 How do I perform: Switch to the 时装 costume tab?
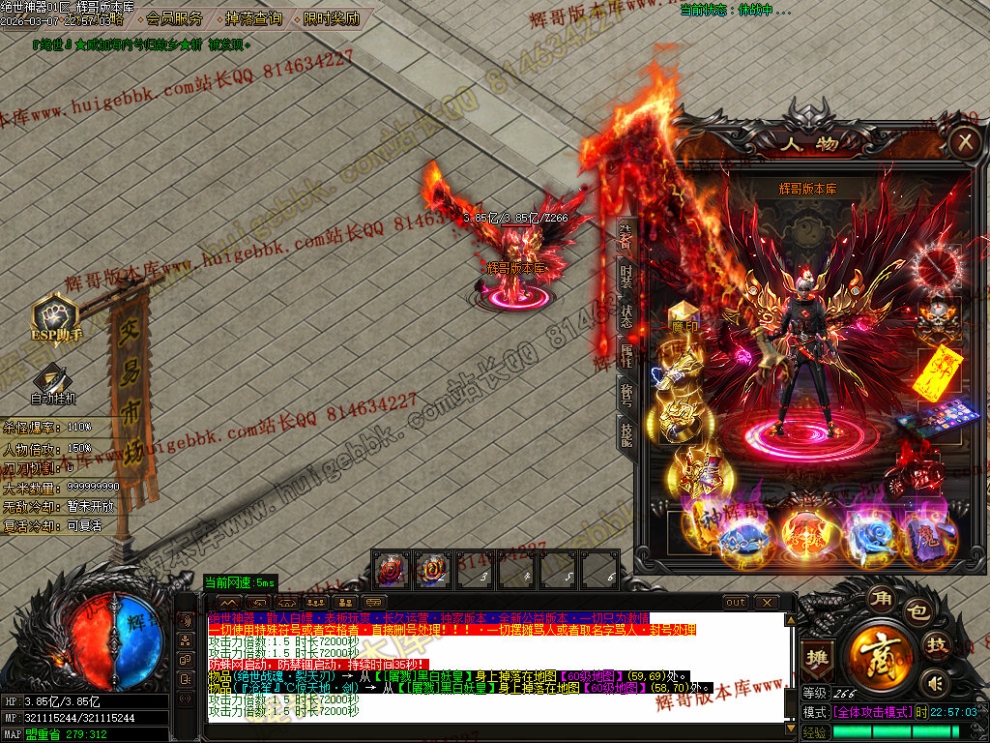626,275
